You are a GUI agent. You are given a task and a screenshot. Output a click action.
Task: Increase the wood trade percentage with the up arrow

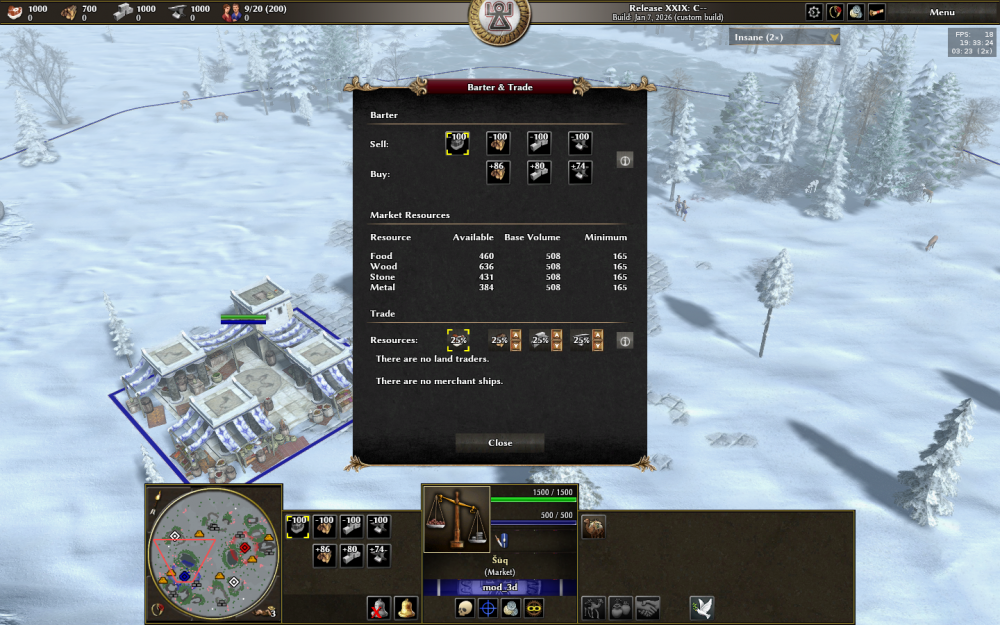(x=515, y=335)
